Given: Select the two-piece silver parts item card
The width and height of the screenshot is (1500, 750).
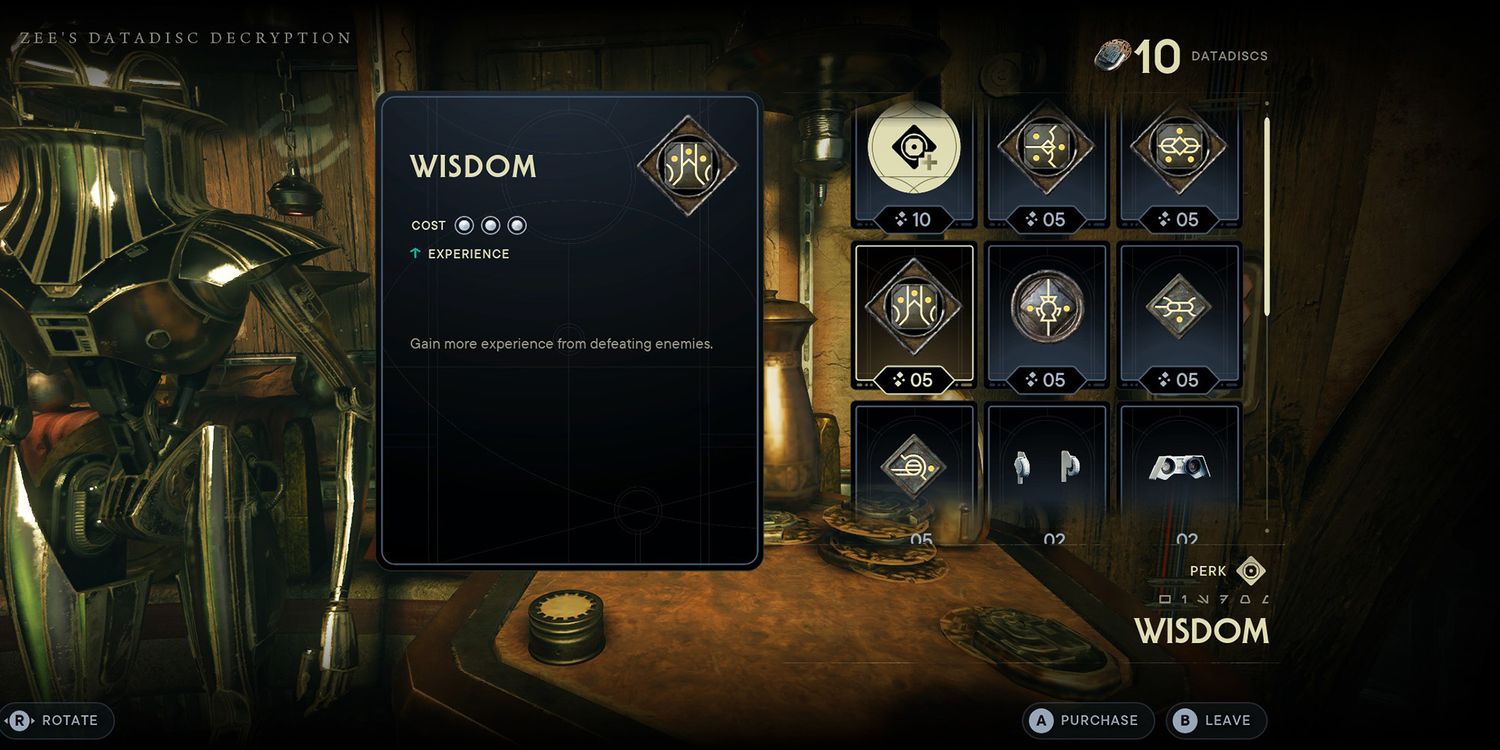Looking at the screenshot, I should click(x=1046, y=468).
